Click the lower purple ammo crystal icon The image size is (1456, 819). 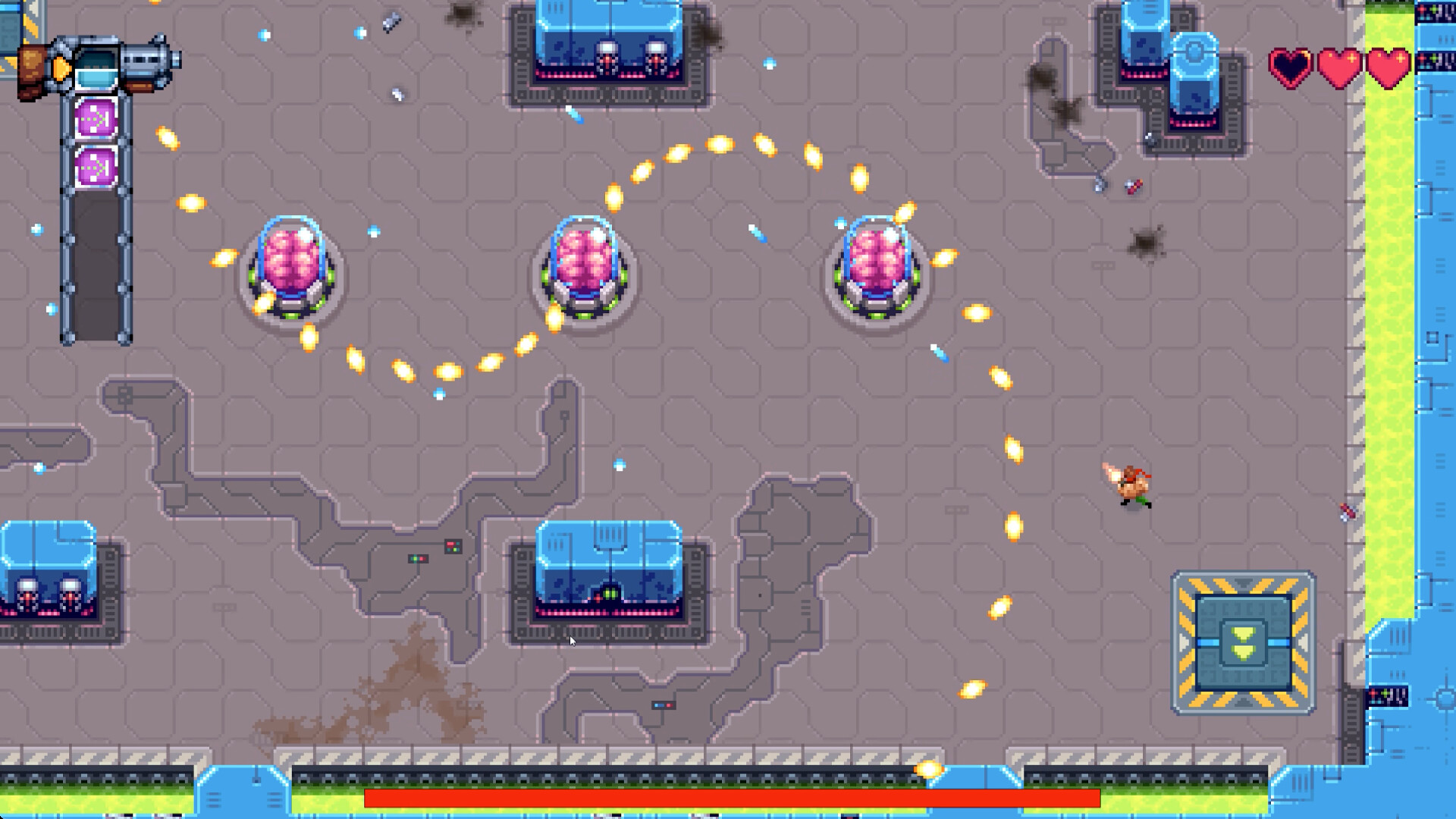(96, 165)
